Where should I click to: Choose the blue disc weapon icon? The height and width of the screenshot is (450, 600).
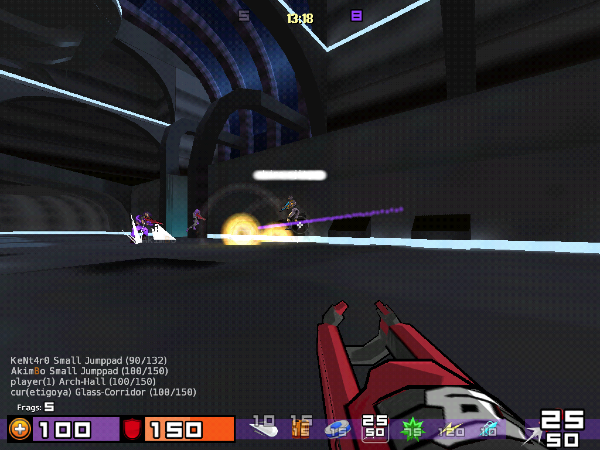[338, 430]
